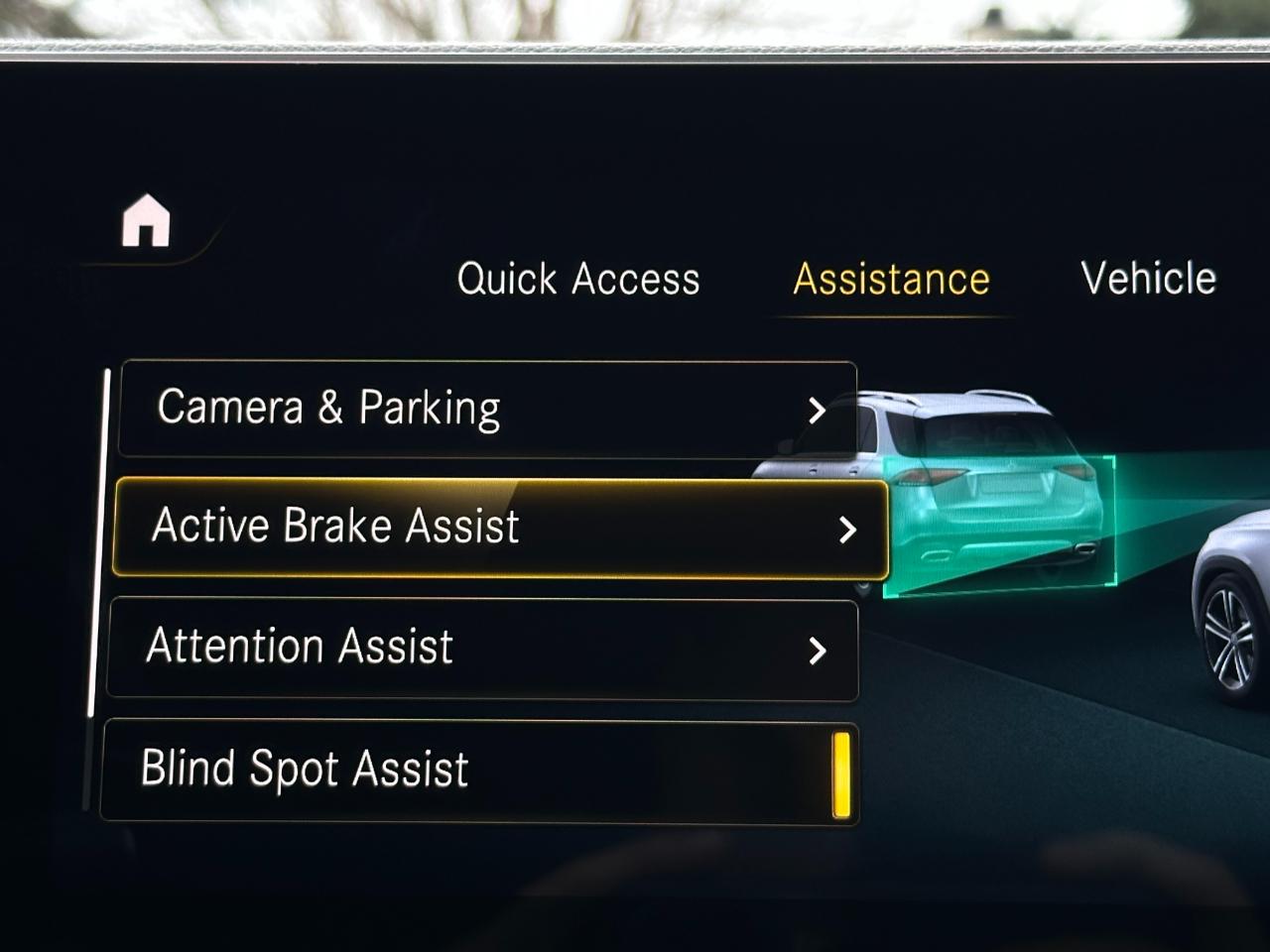1270x952 pixels.
Task: Choose the Active Brake Assist entry
Action: point(500,528)
